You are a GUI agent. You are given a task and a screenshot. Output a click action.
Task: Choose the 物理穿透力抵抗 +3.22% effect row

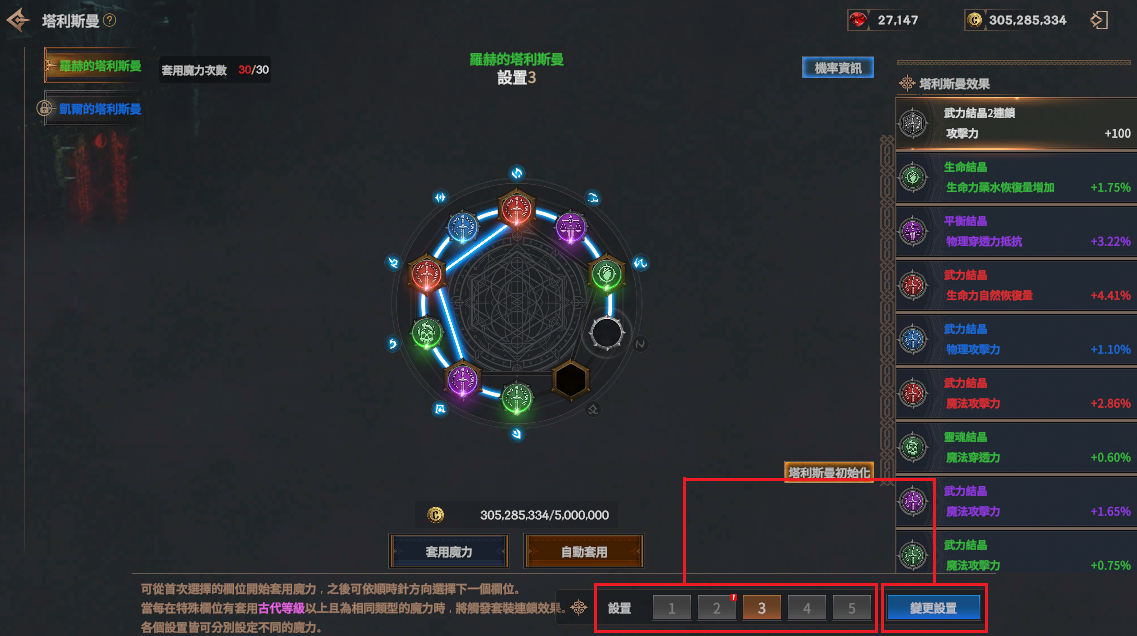click(x=1015, y=232)
